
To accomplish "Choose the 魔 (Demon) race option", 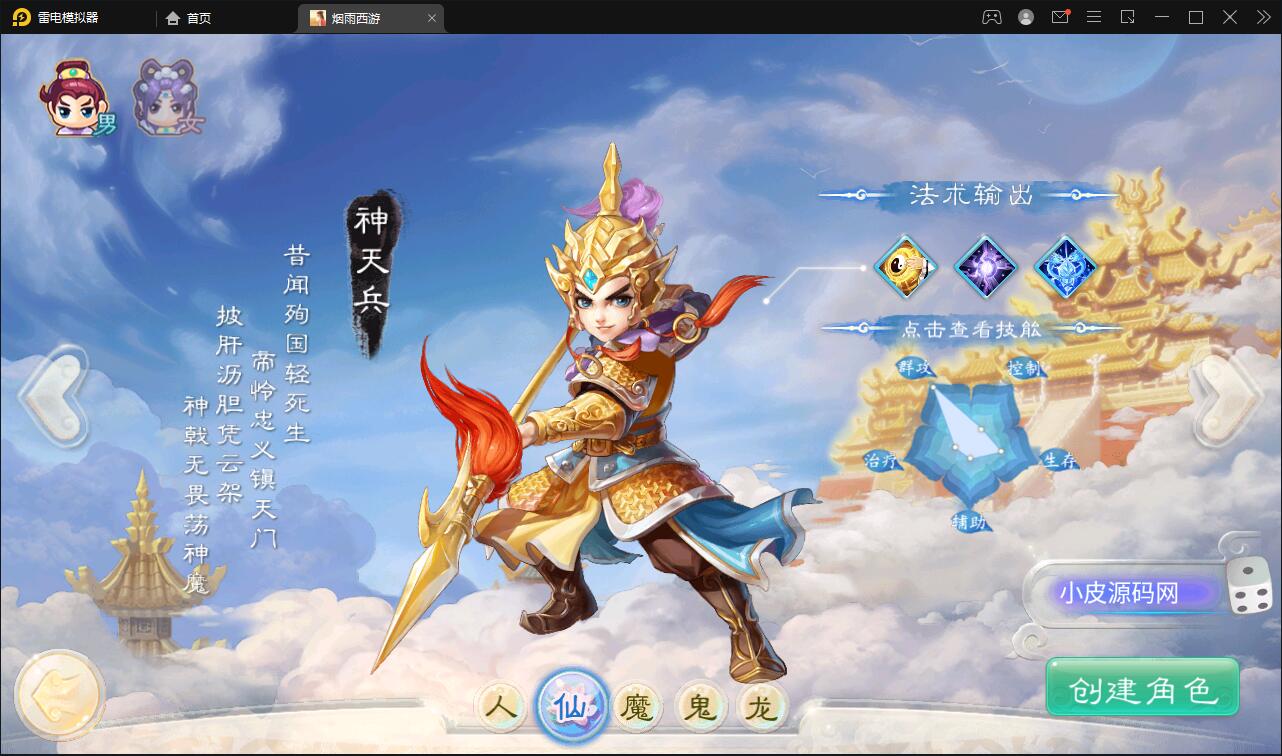I will pos(637,705).
